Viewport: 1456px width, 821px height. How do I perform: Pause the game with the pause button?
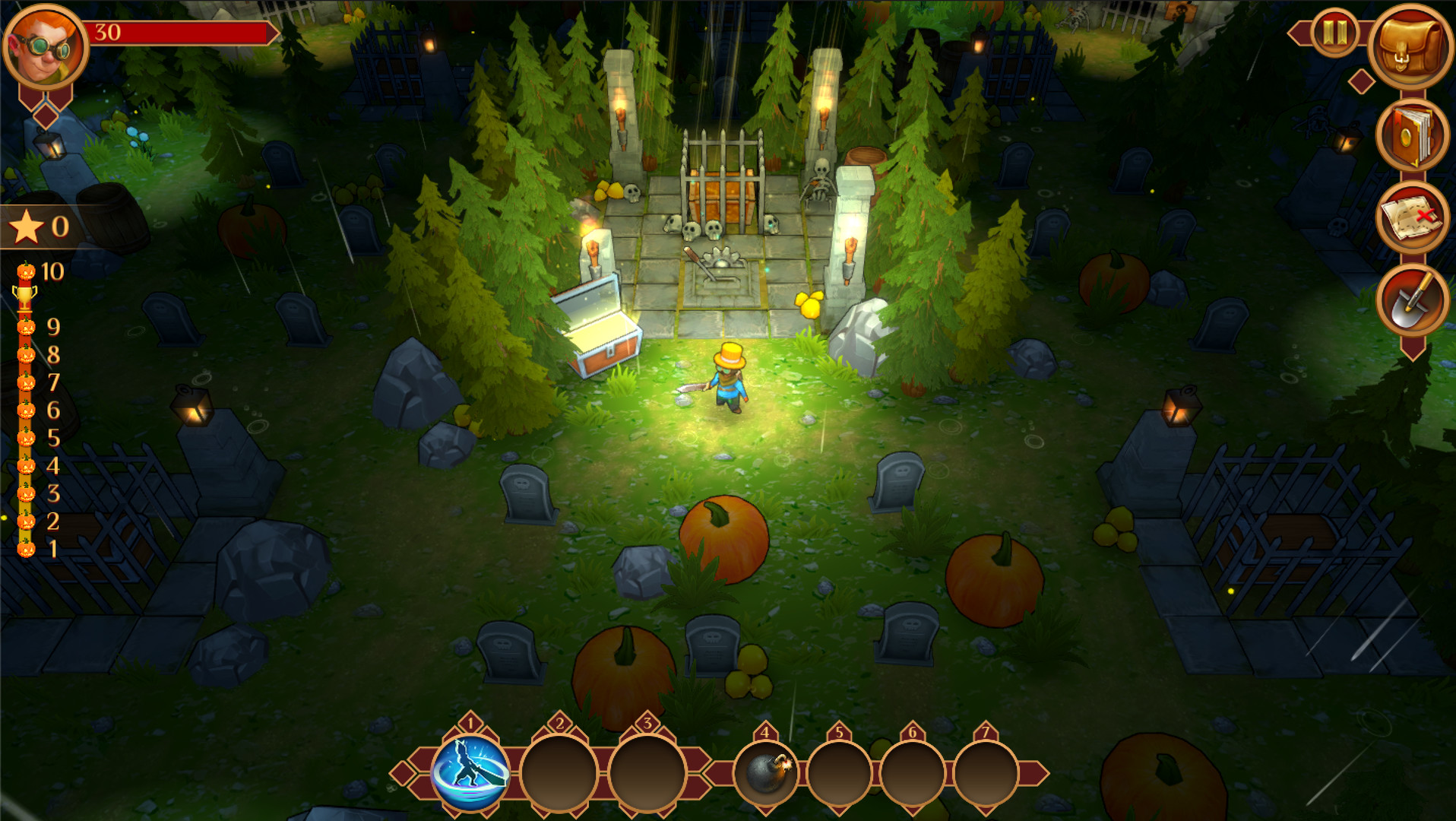click(1334, 33)
